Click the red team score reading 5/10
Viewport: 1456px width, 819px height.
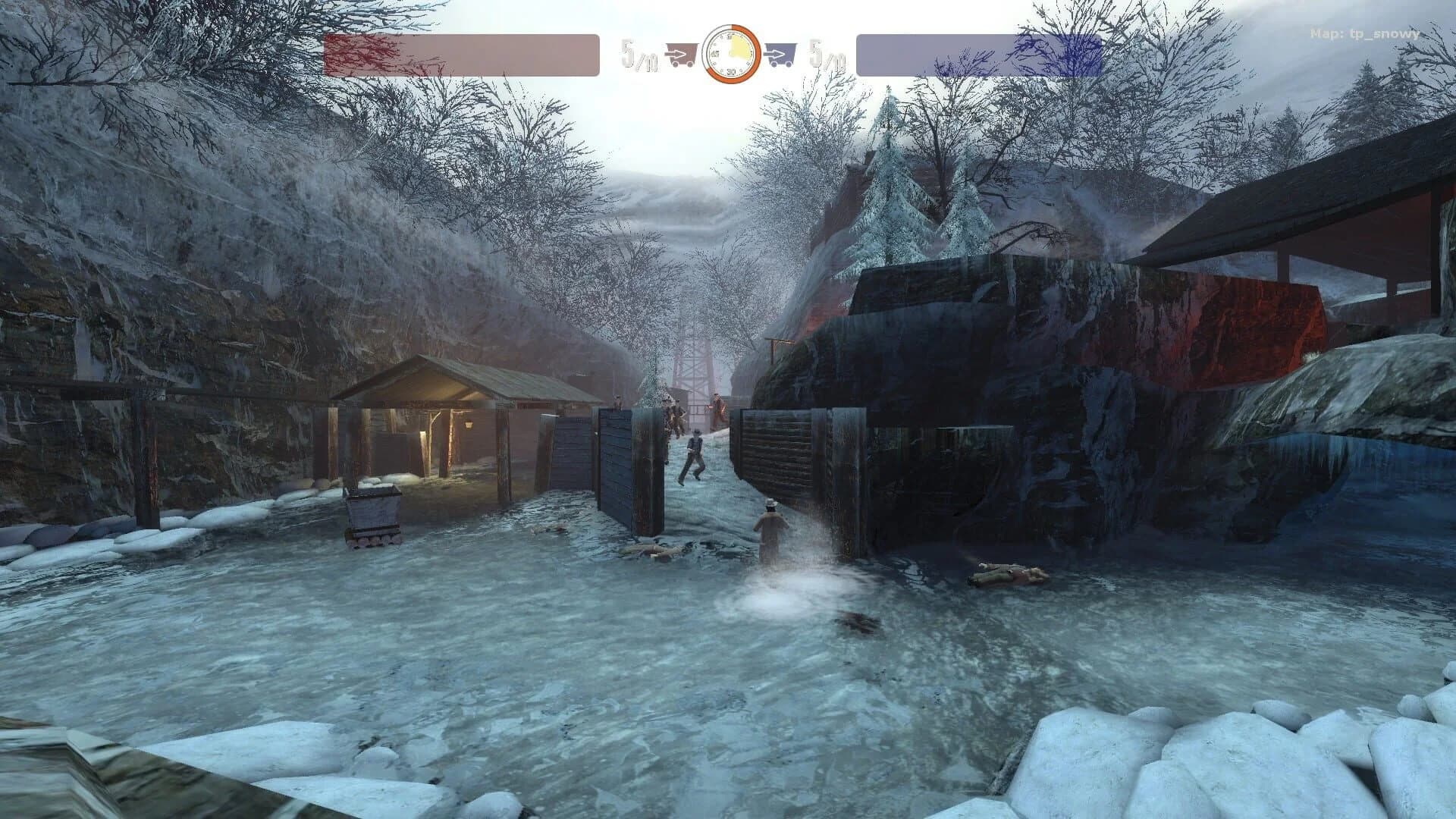tap(639, 53)
